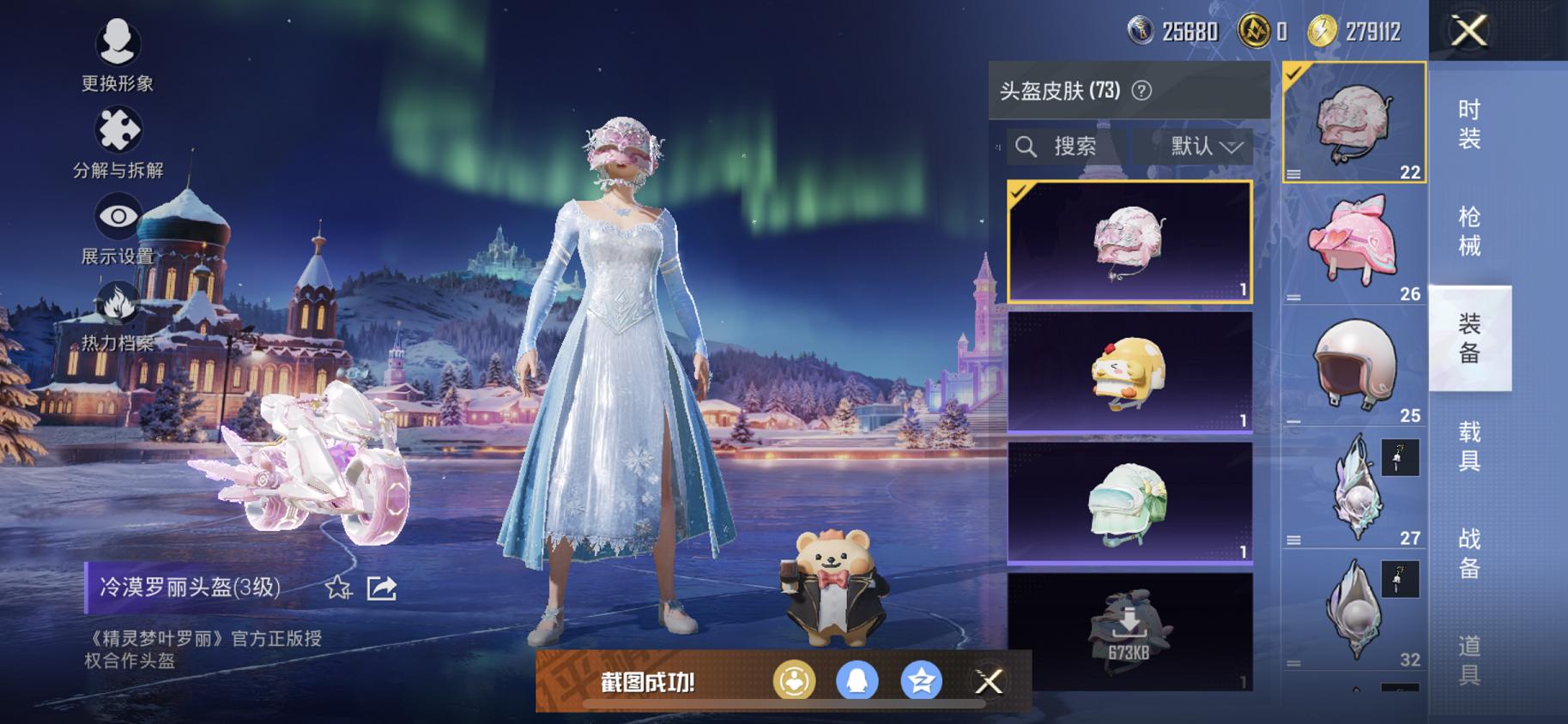This screenshot has height=724, width=1568.
Task: Open 热力档案 via the flame icon
Action: coord(118,302)
